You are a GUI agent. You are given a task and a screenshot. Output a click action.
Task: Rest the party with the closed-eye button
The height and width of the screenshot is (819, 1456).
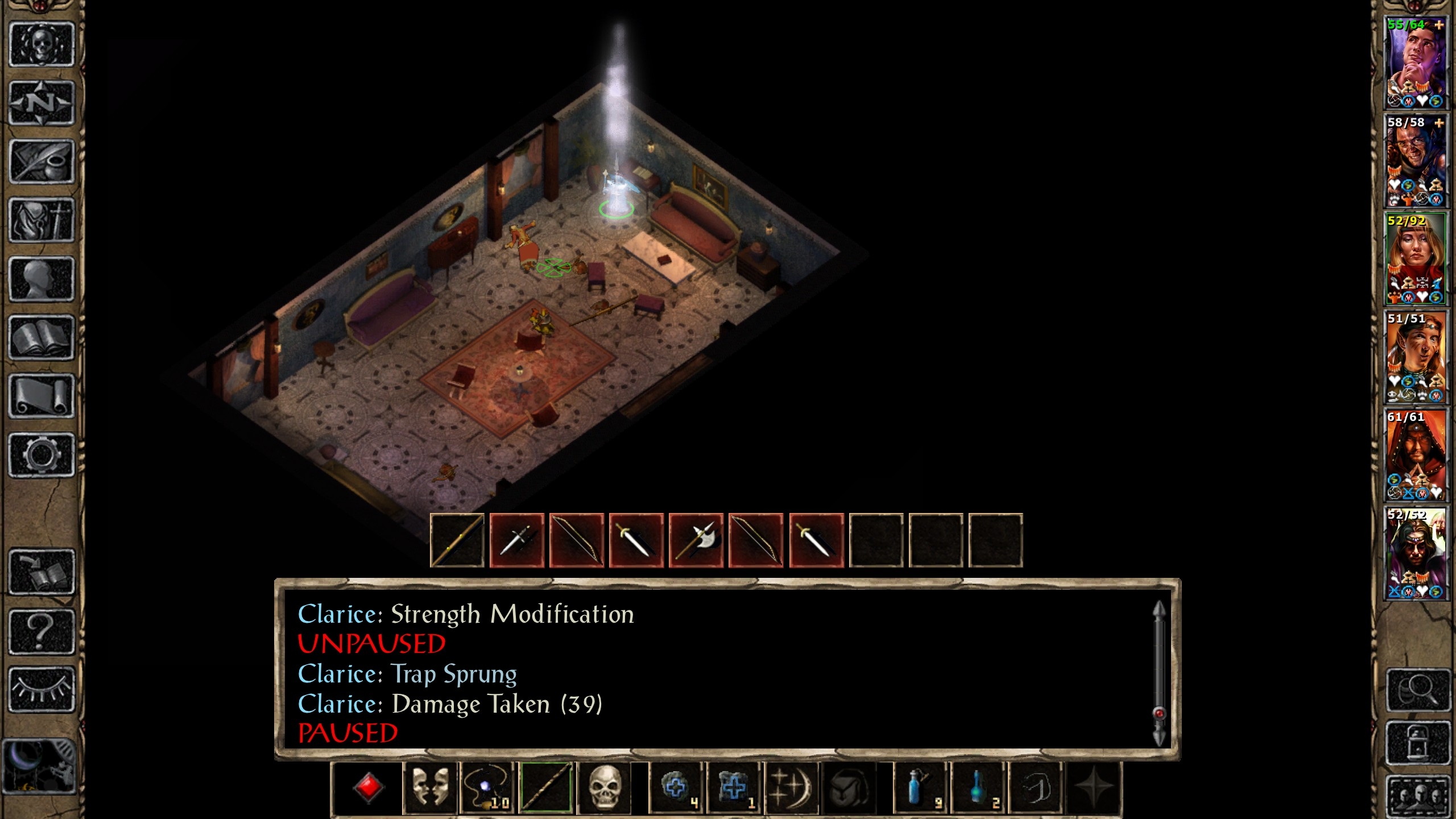[42, 689]
